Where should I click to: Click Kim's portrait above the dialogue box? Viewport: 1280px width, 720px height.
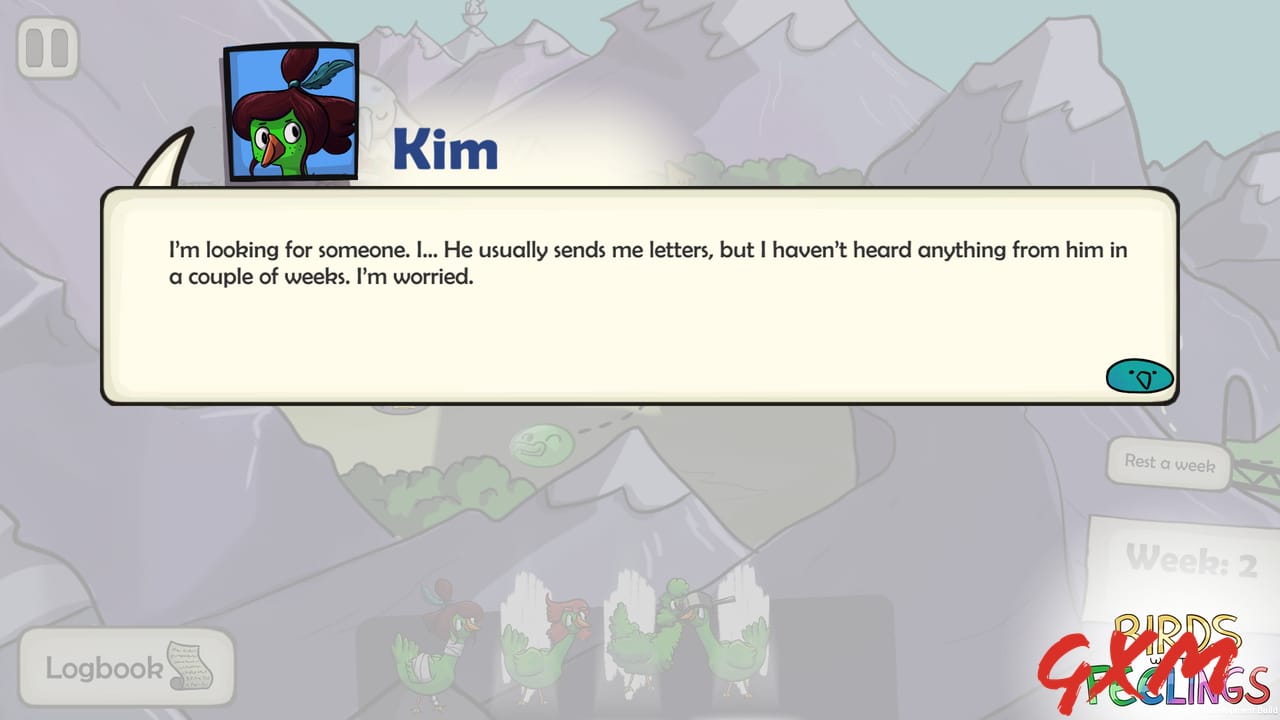tap(290, 108)
